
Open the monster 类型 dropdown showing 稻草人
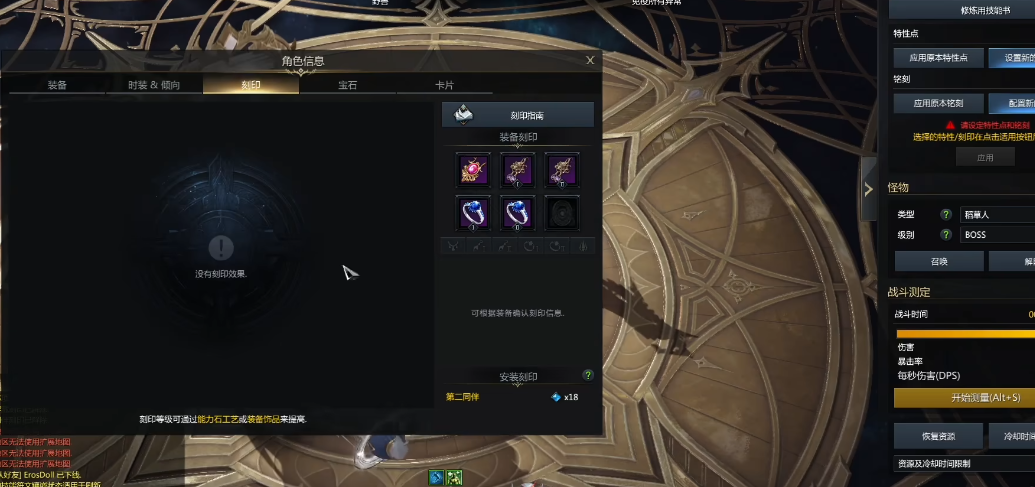click(995, 214)
